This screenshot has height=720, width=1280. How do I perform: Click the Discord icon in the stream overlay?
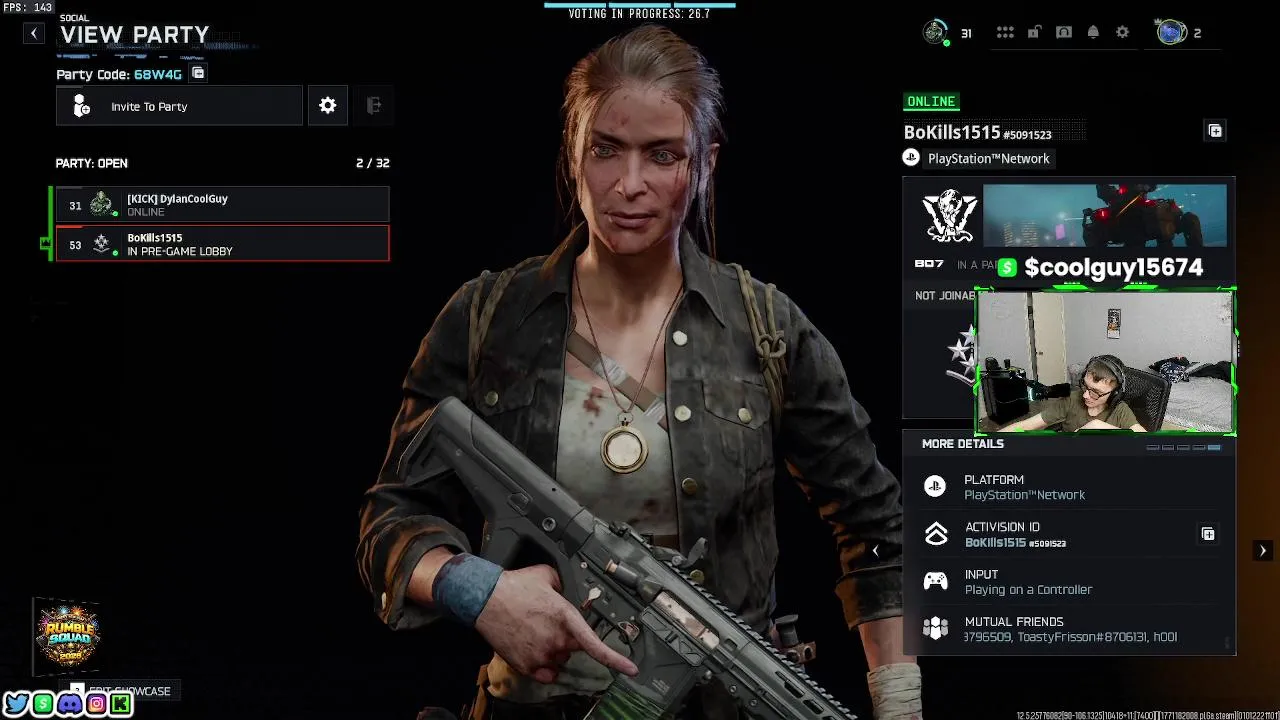[69, 705]
